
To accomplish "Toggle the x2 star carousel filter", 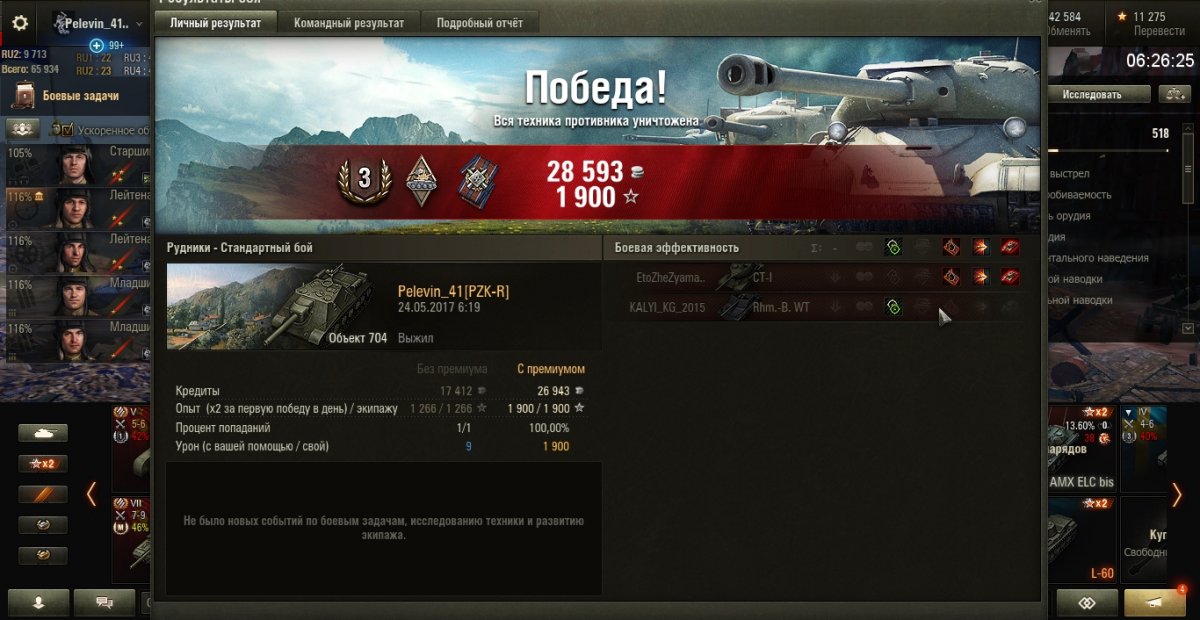I will [x=43, y=464].
